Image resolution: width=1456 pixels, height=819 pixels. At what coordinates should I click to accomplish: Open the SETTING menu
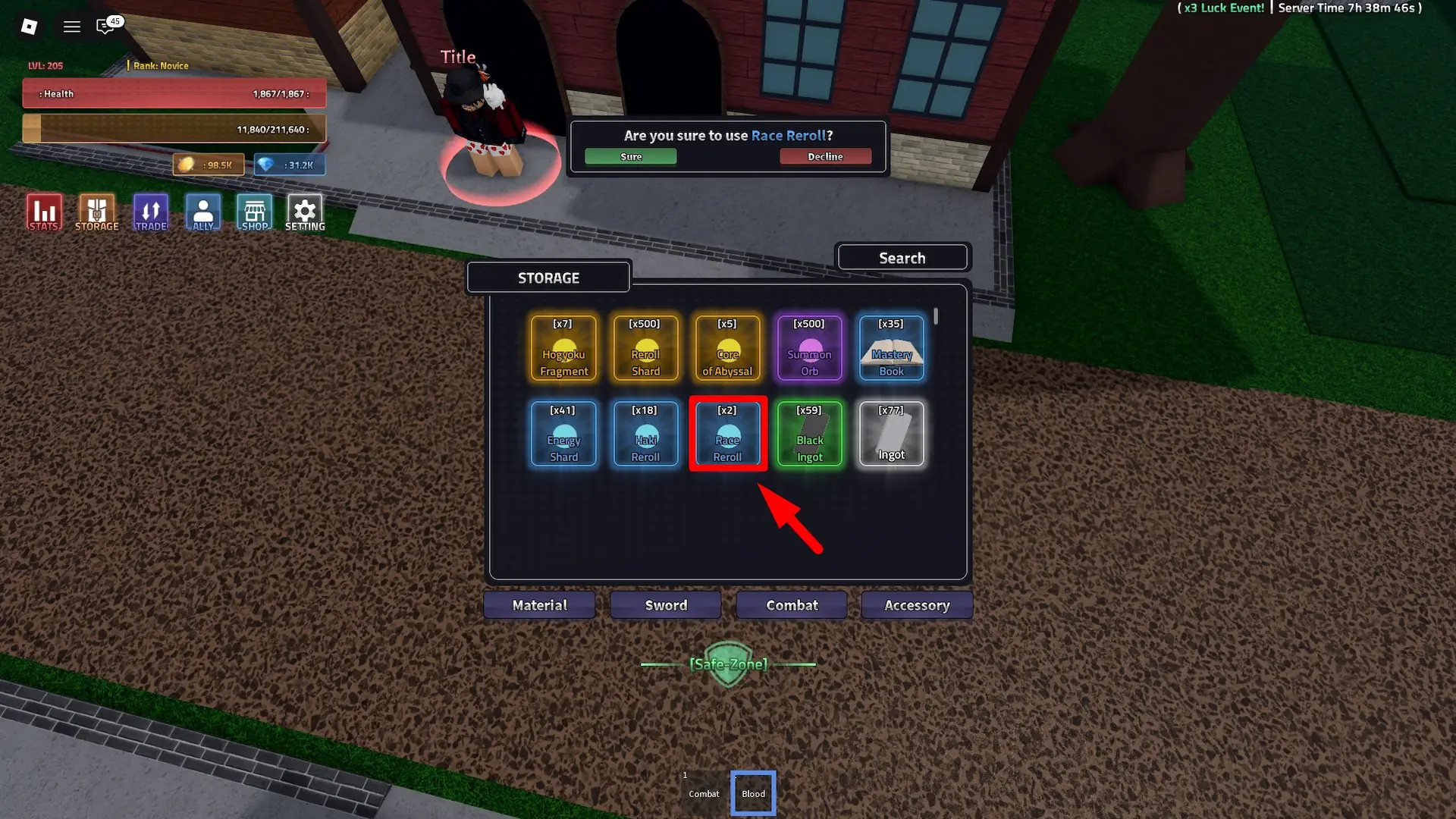click(304, 212)
